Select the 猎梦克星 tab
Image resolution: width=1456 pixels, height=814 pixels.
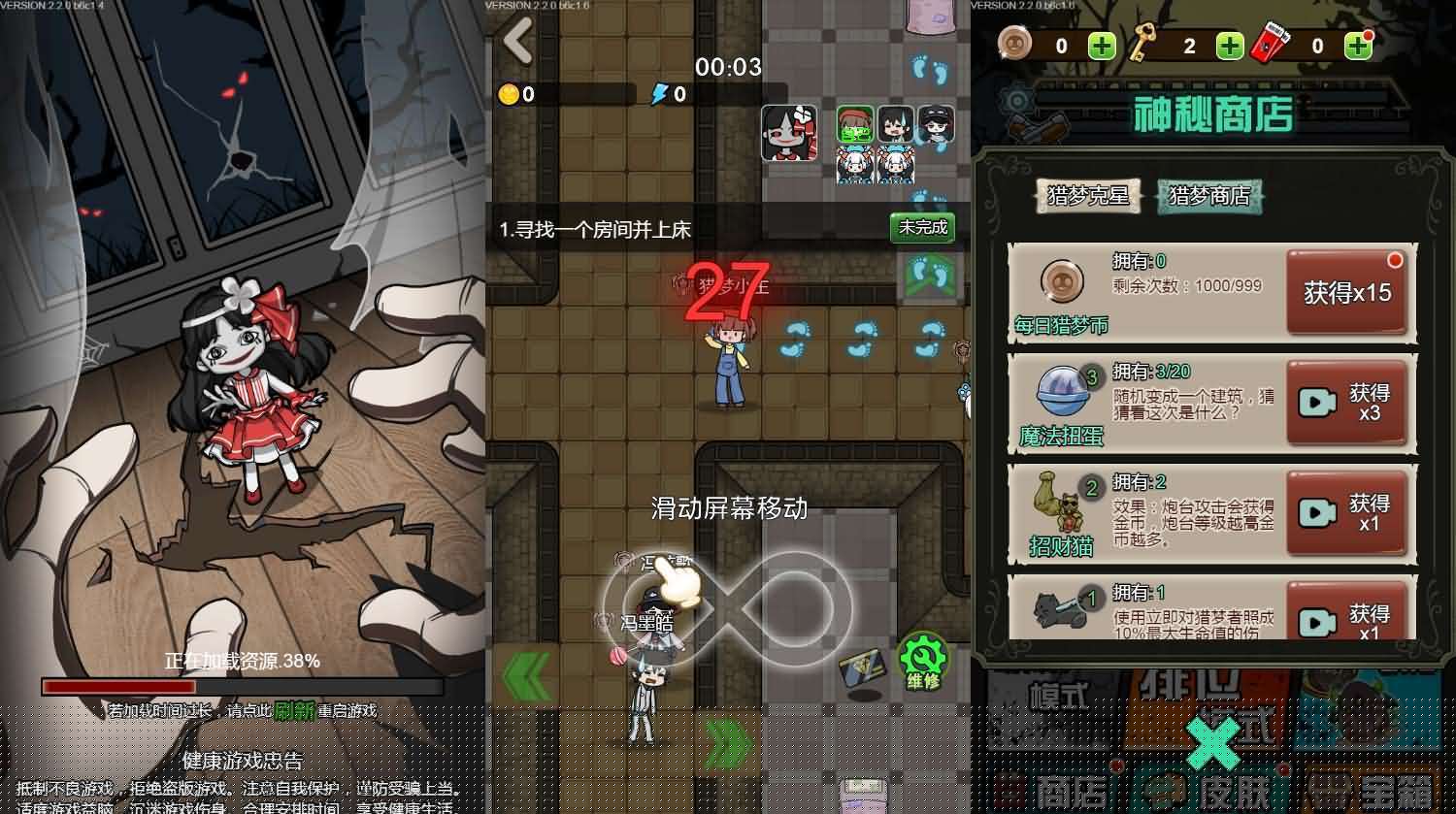click(x=1087, y=195)
